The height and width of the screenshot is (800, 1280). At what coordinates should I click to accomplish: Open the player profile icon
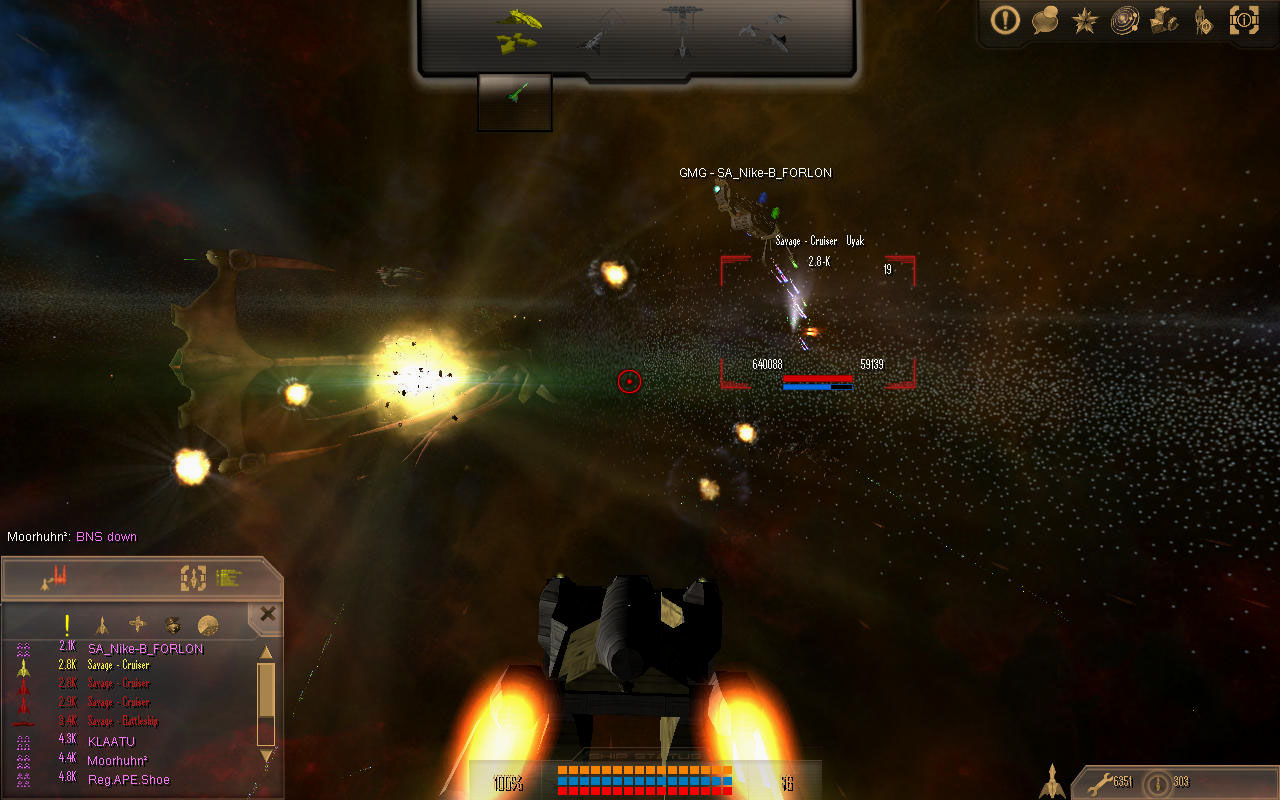1204,22
